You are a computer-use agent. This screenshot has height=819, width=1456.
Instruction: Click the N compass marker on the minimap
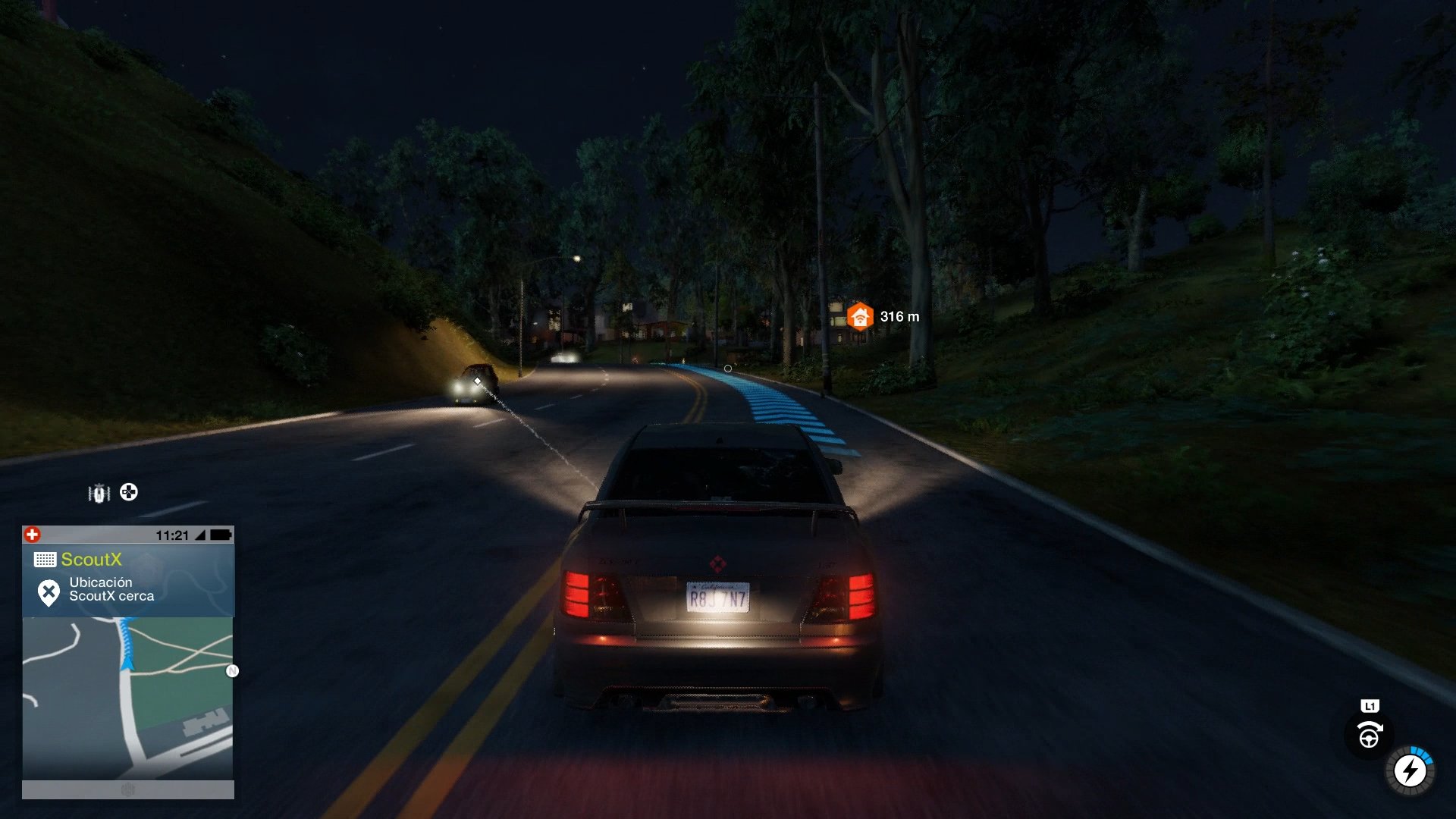(x=231, y=670)
